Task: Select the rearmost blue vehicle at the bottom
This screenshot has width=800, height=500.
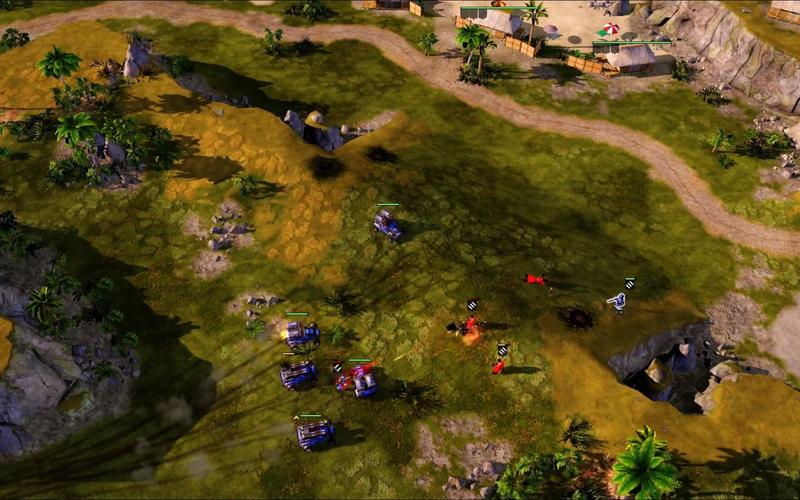Action: (315, 433)
